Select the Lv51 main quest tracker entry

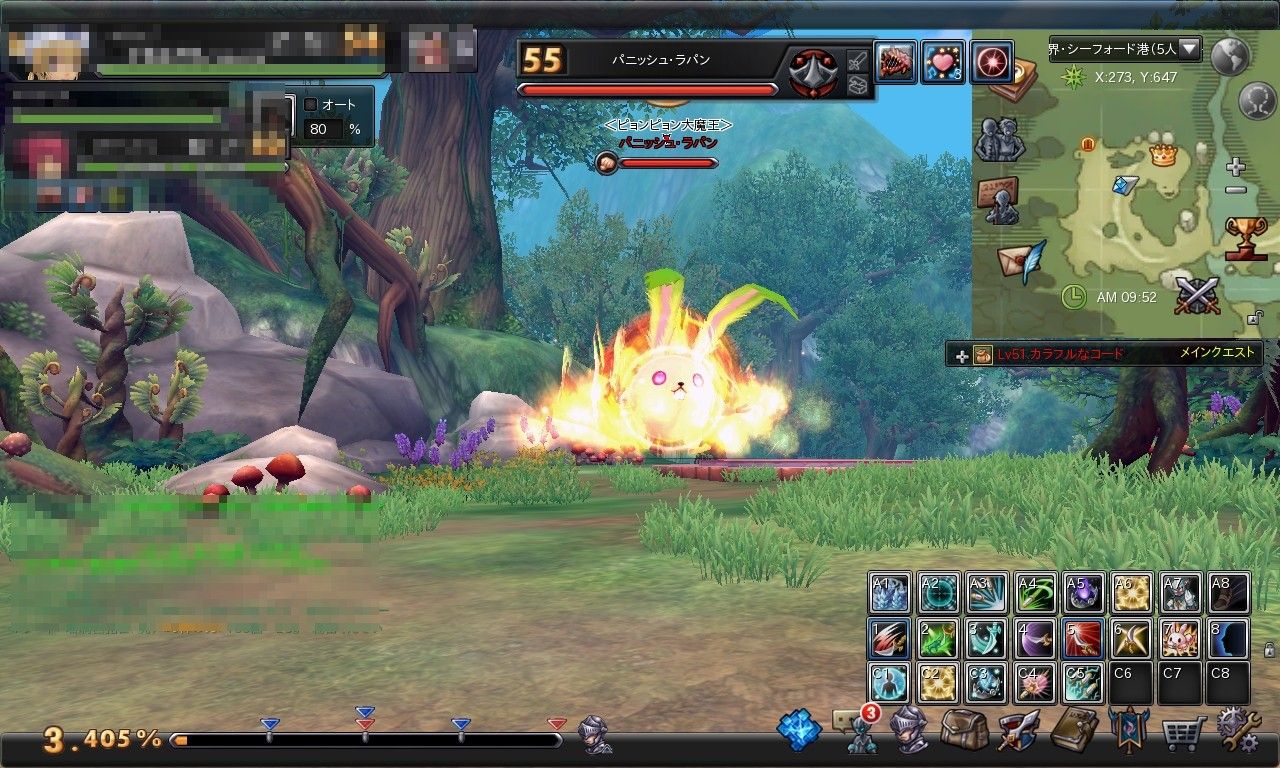pos(1104,354)
